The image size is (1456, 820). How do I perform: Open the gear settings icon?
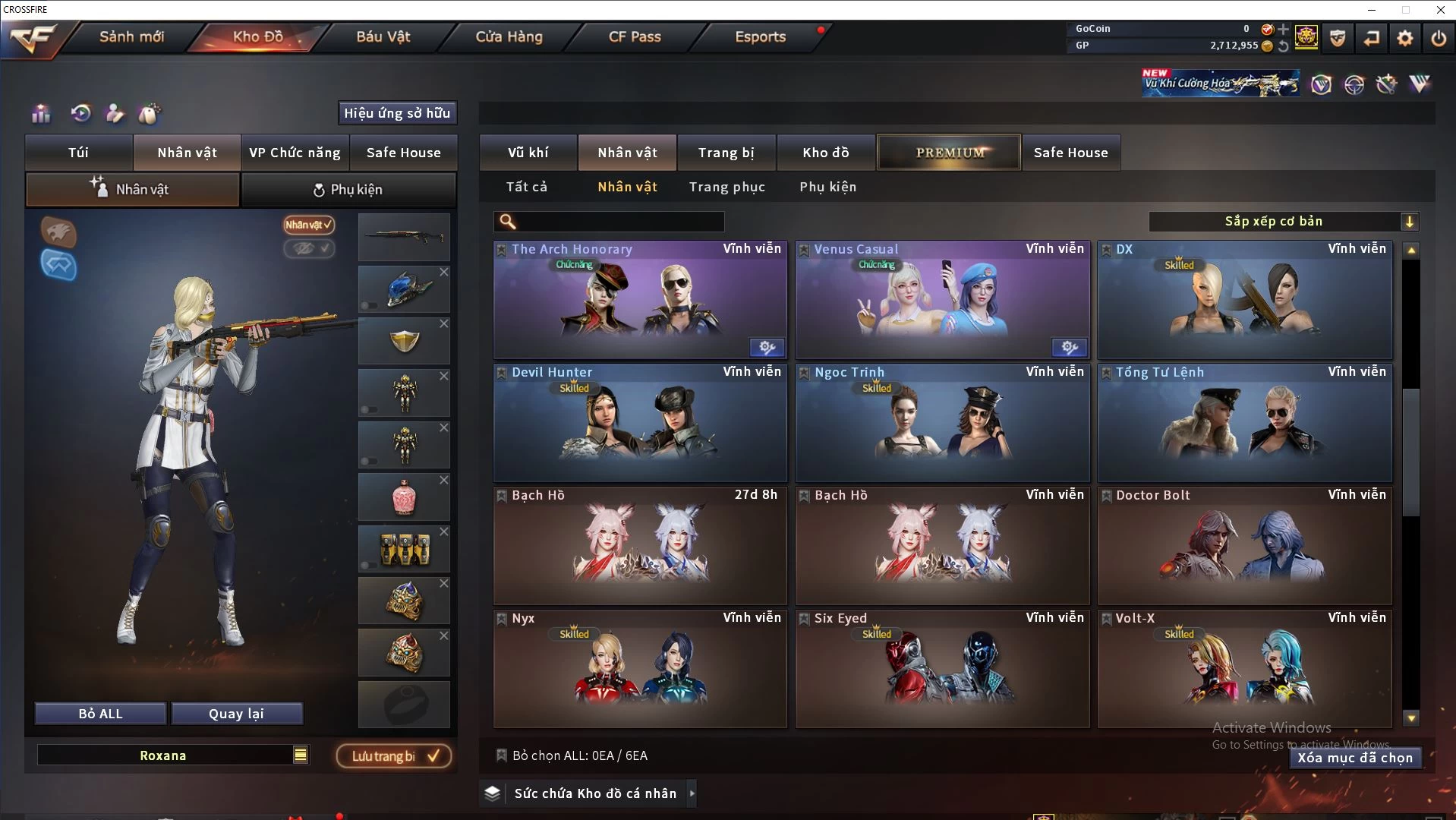tap(1404, 38)
